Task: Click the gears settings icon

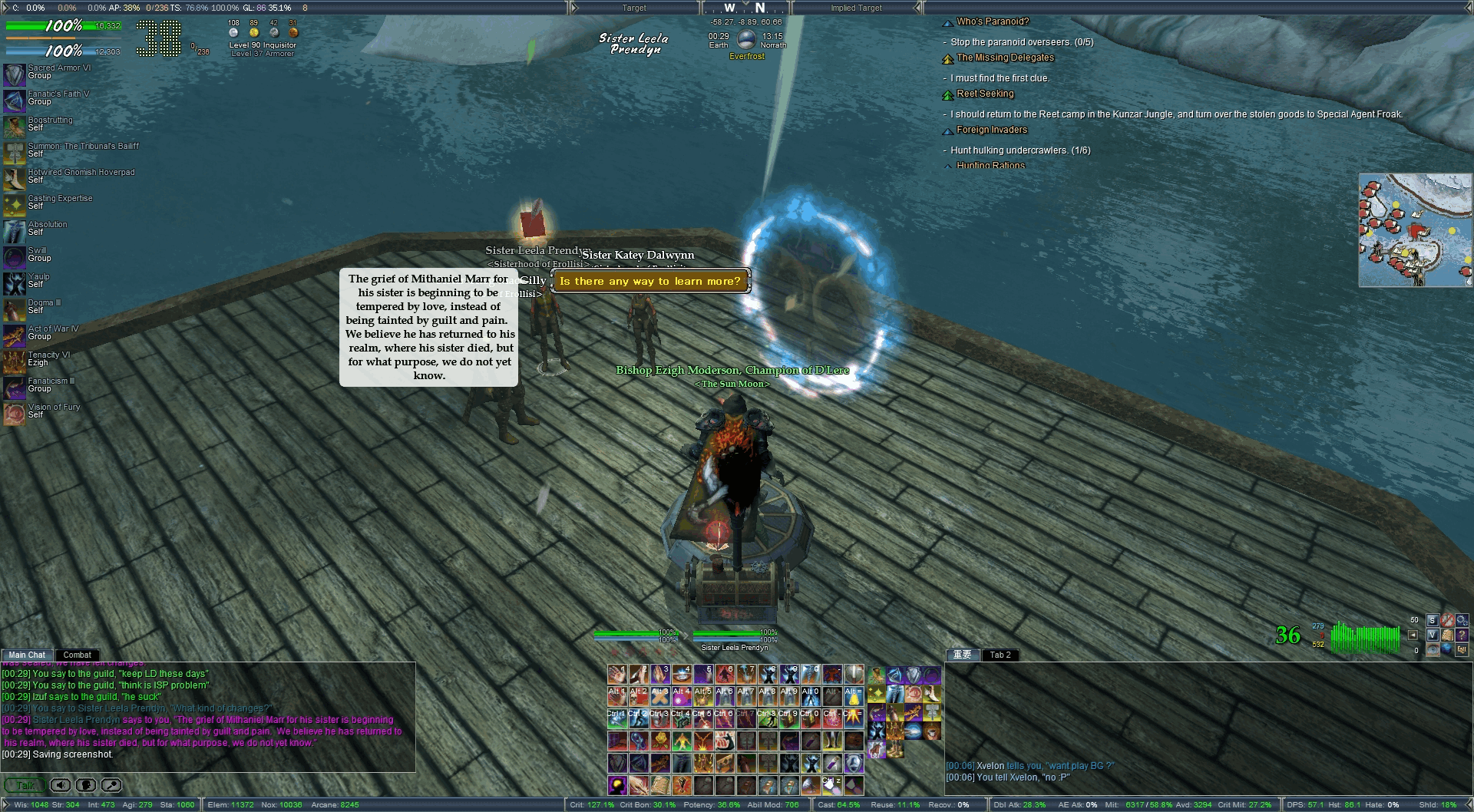Action: click(1461, 620)
